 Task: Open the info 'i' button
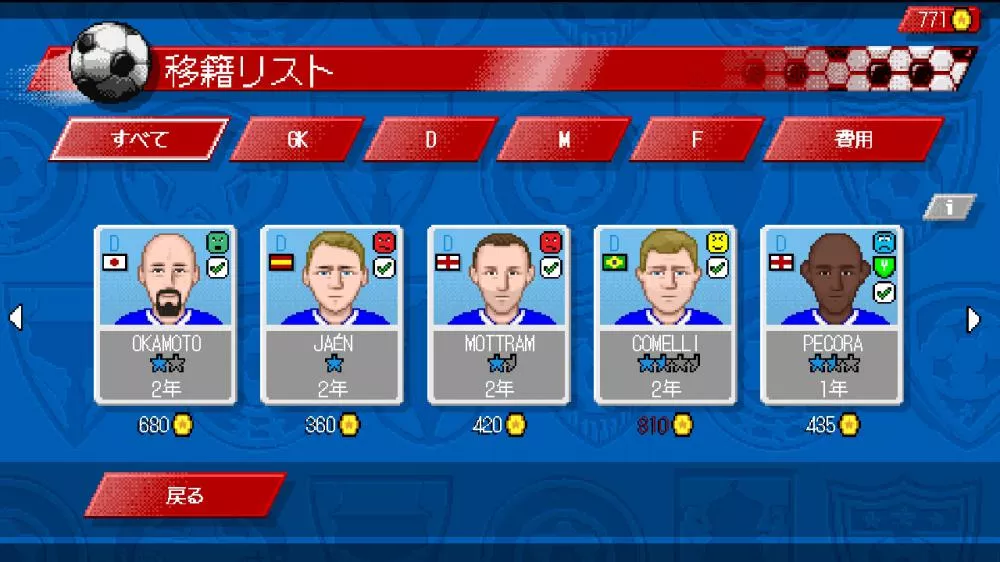(x=948, y=207)
